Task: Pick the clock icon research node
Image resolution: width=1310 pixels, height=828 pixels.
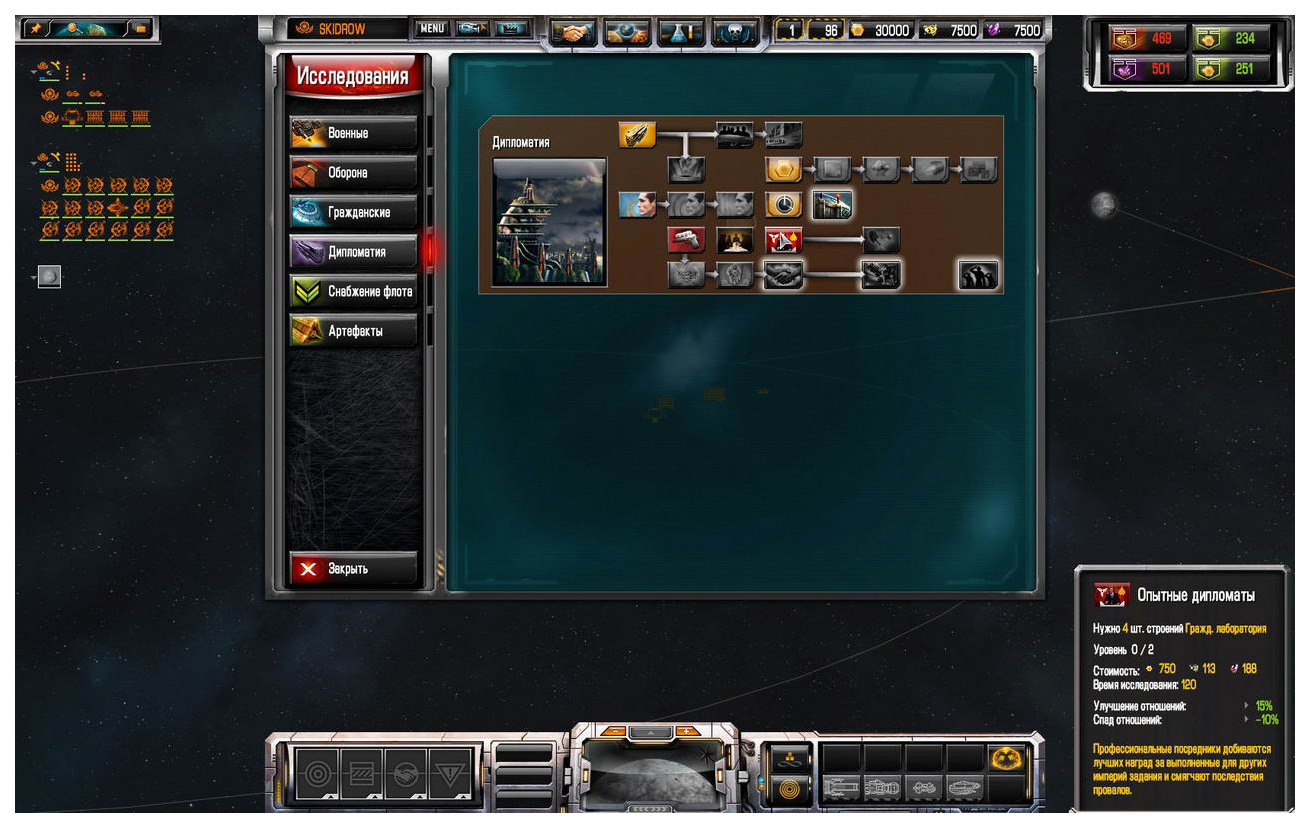Action: (x=783, y=205)
